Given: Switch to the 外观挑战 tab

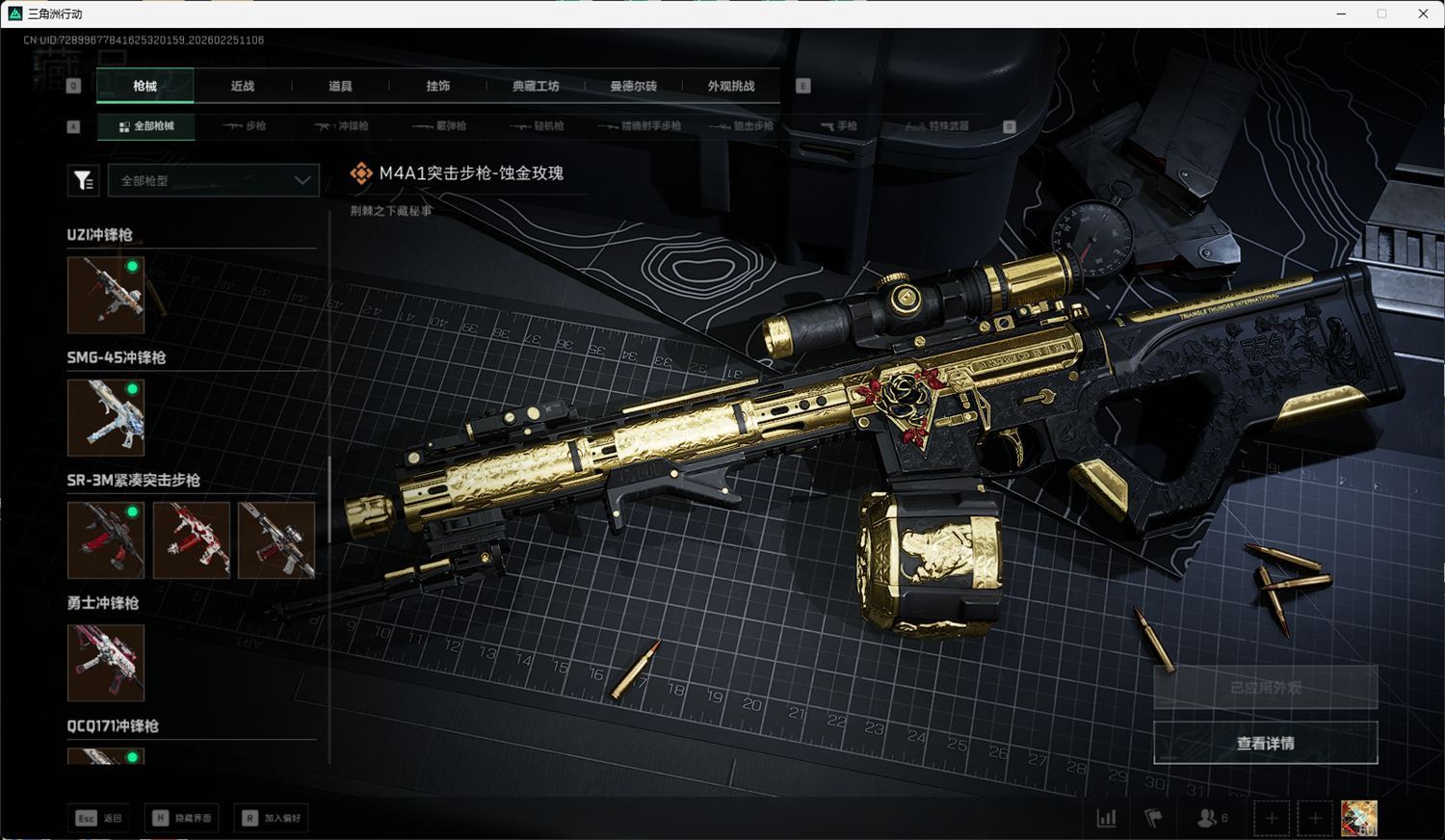Looking at the screenshot, I should (731, 86).
